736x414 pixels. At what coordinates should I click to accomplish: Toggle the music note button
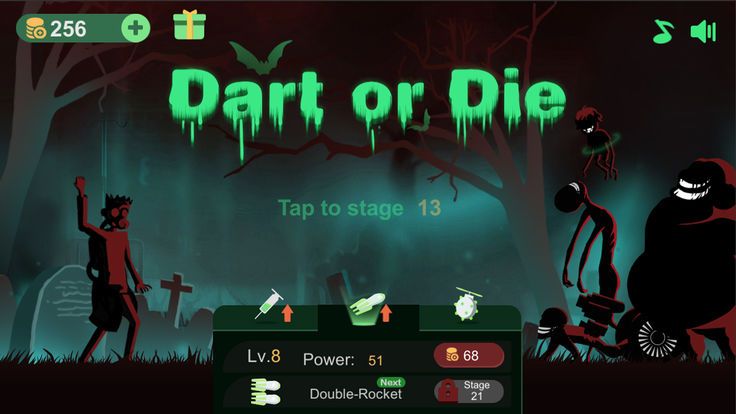[x=663, y=31]
